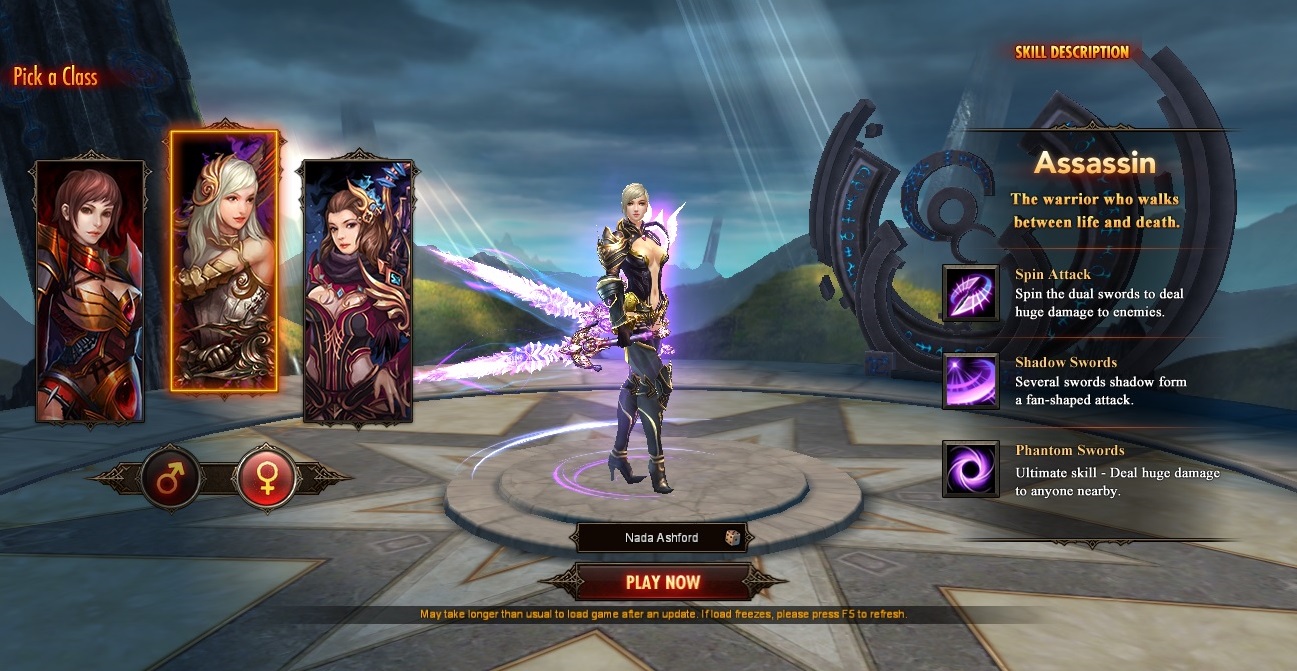Select the blonde Assassin class card
This screenshot has height=671, width=1297.
click(224, 260)
